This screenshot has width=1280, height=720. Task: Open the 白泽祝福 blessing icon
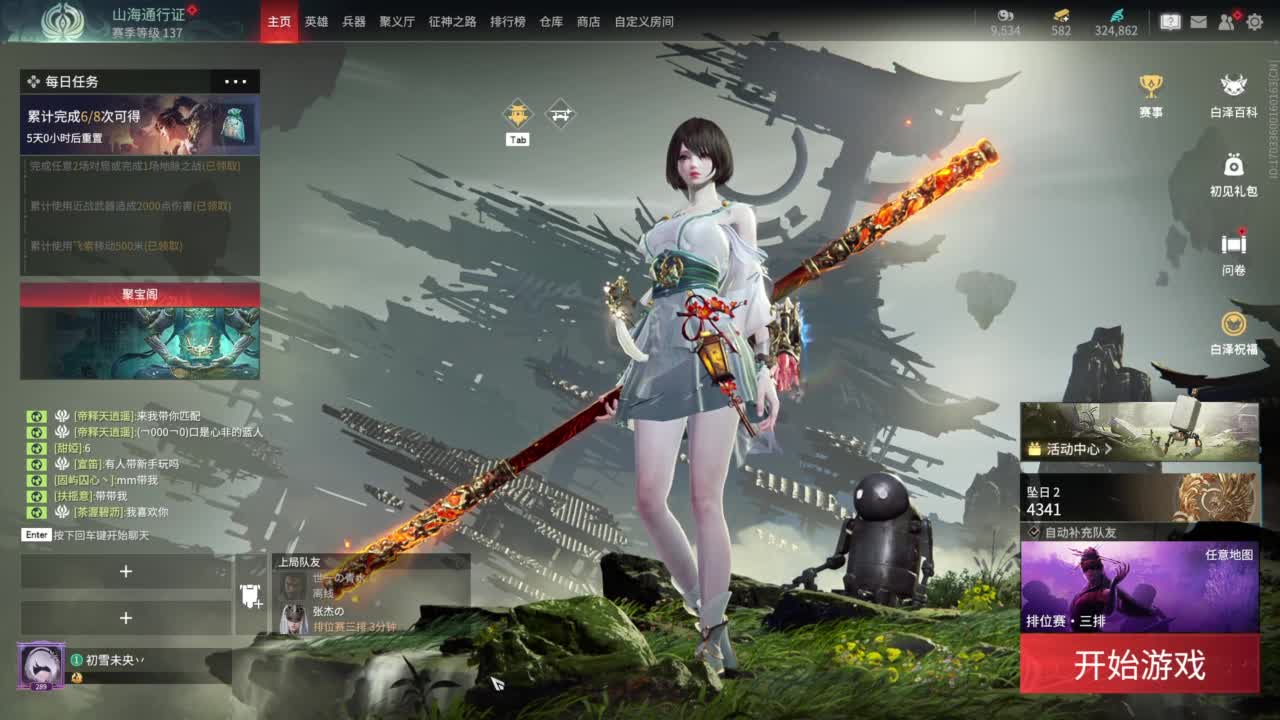click(1234, 322)
